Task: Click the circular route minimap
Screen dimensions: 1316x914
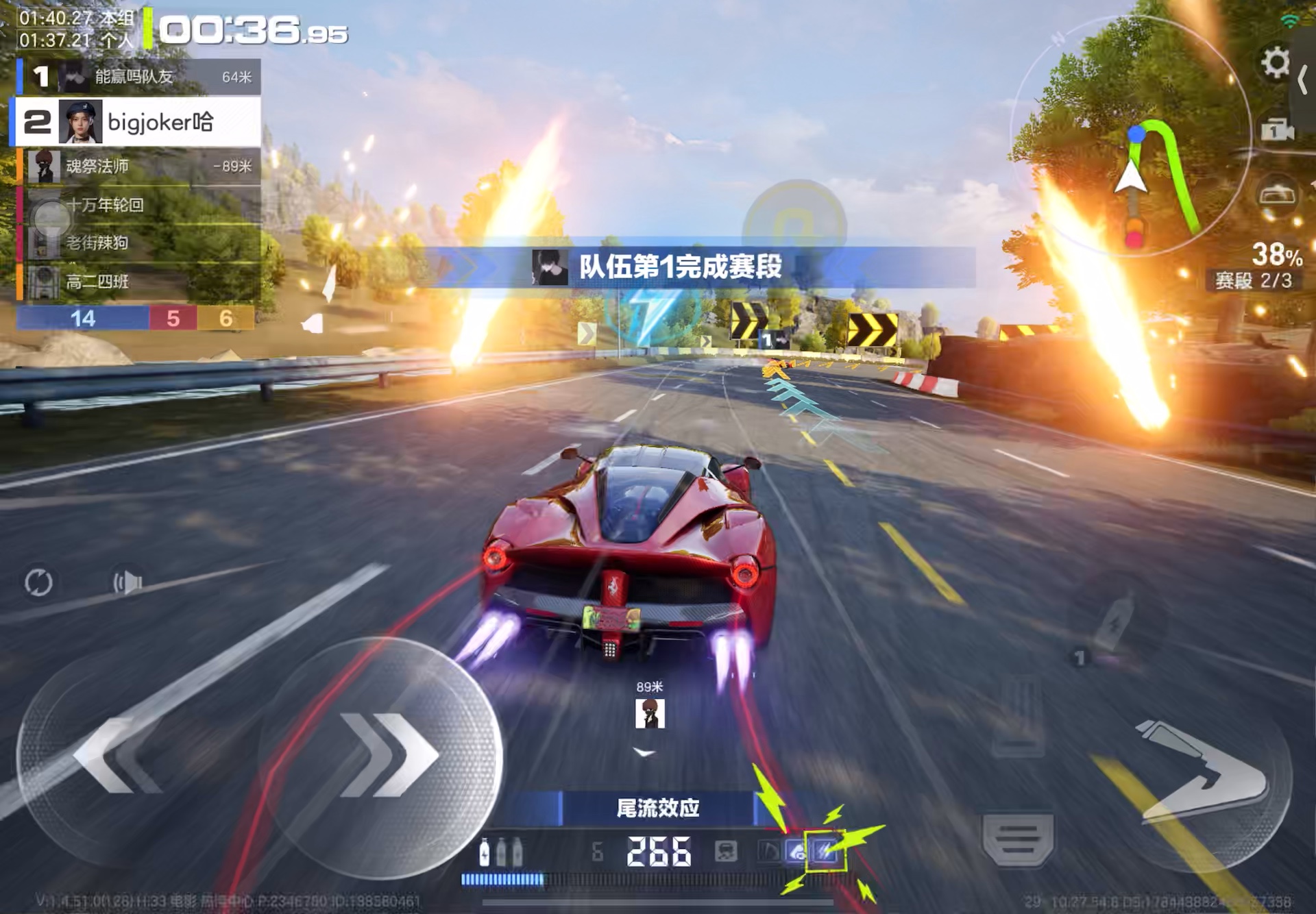Action: pyautogui.click(x=1131, y=137)
